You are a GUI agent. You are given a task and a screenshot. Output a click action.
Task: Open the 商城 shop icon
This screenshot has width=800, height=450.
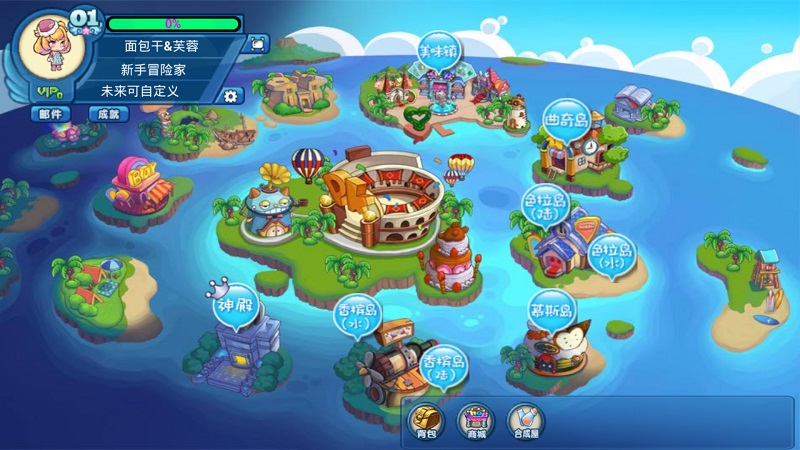pos(476,421)
